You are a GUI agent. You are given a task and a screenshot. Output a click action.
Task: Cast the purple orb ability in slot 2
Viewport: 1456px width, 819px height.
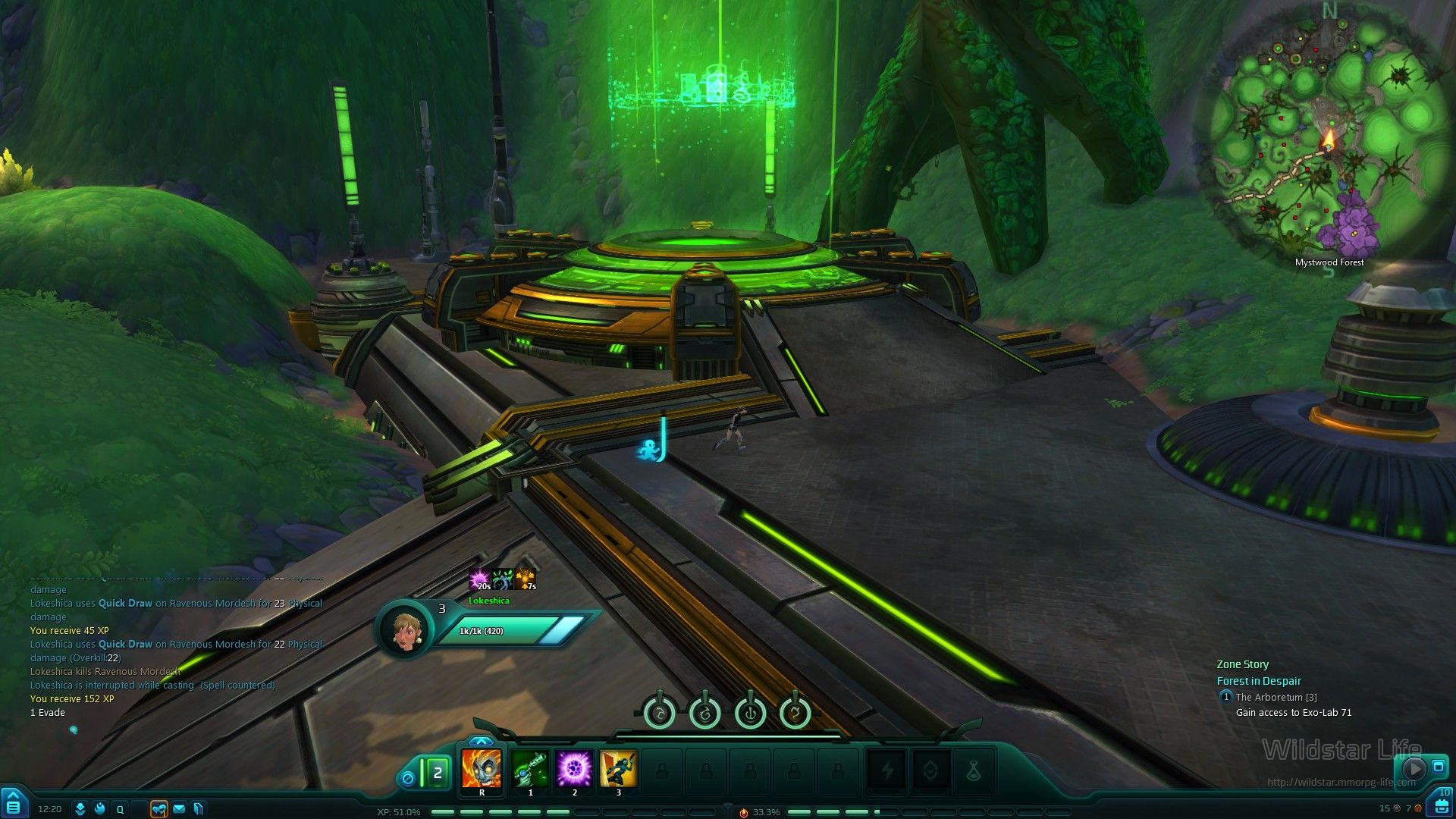tap(574, 770)
